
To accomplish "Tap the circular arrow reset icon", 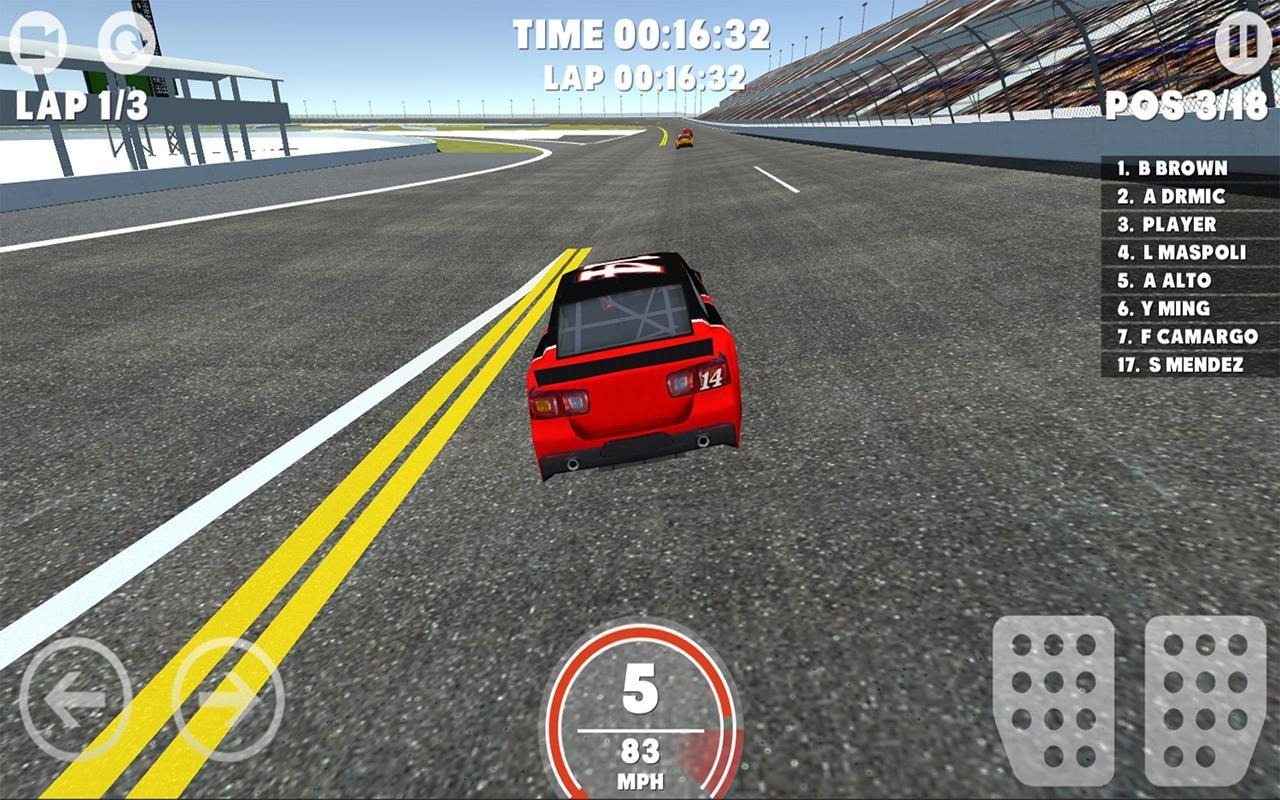I will coord(128,42).
